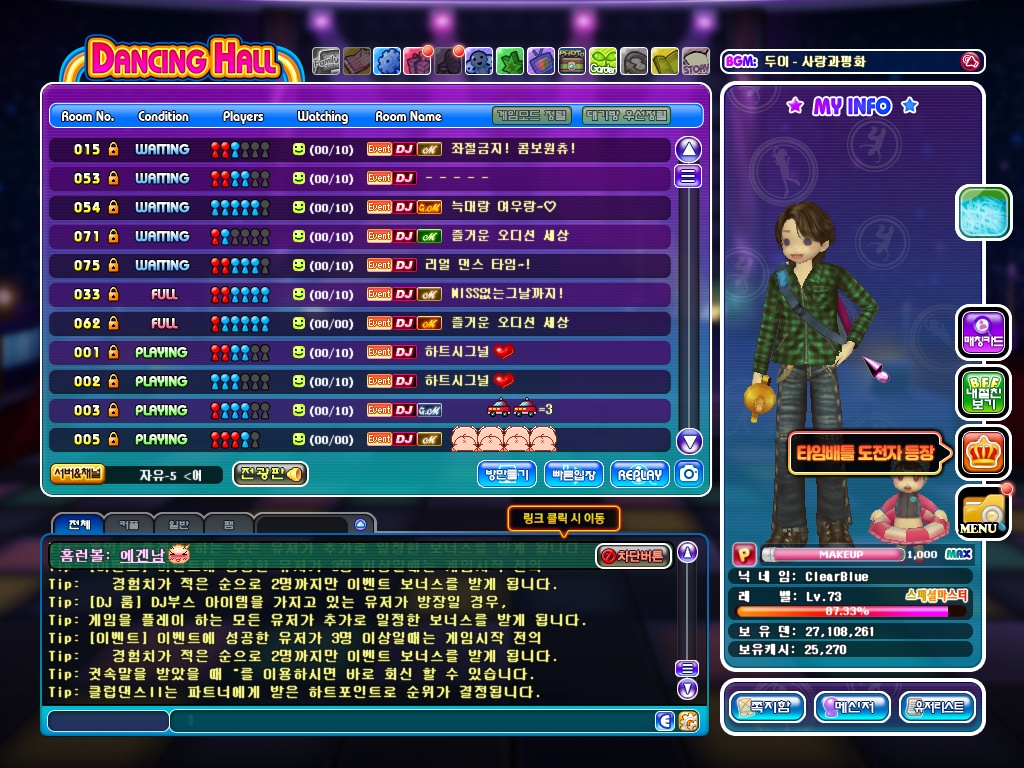Open the MENU folder button
Image resolution: width=1024 pixels, height=768 pixels.
pos(983,512)
